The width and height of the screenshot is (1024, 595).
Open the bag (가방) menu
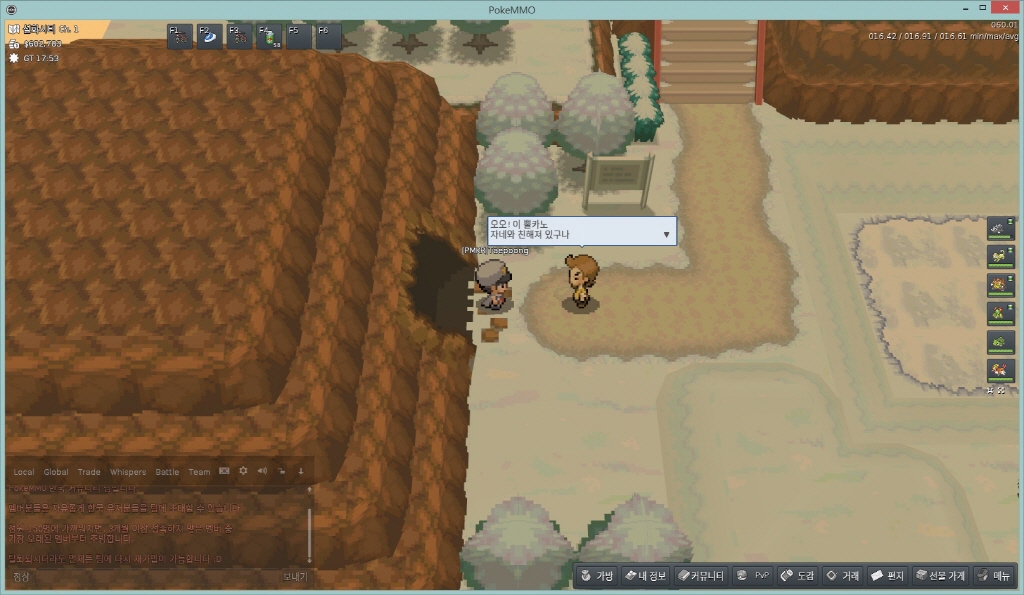click(596, 576)
